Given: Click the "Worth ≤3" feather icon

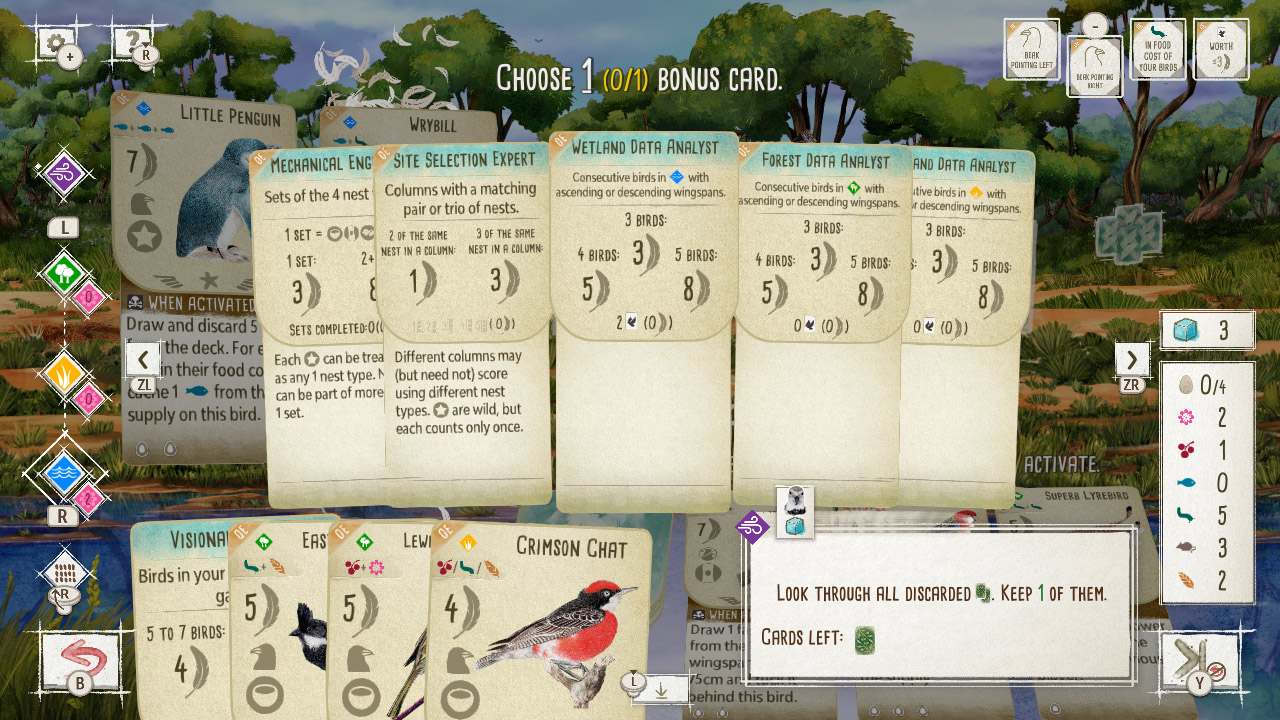Looking at the screenshot, I should [x=1221, y=47].
